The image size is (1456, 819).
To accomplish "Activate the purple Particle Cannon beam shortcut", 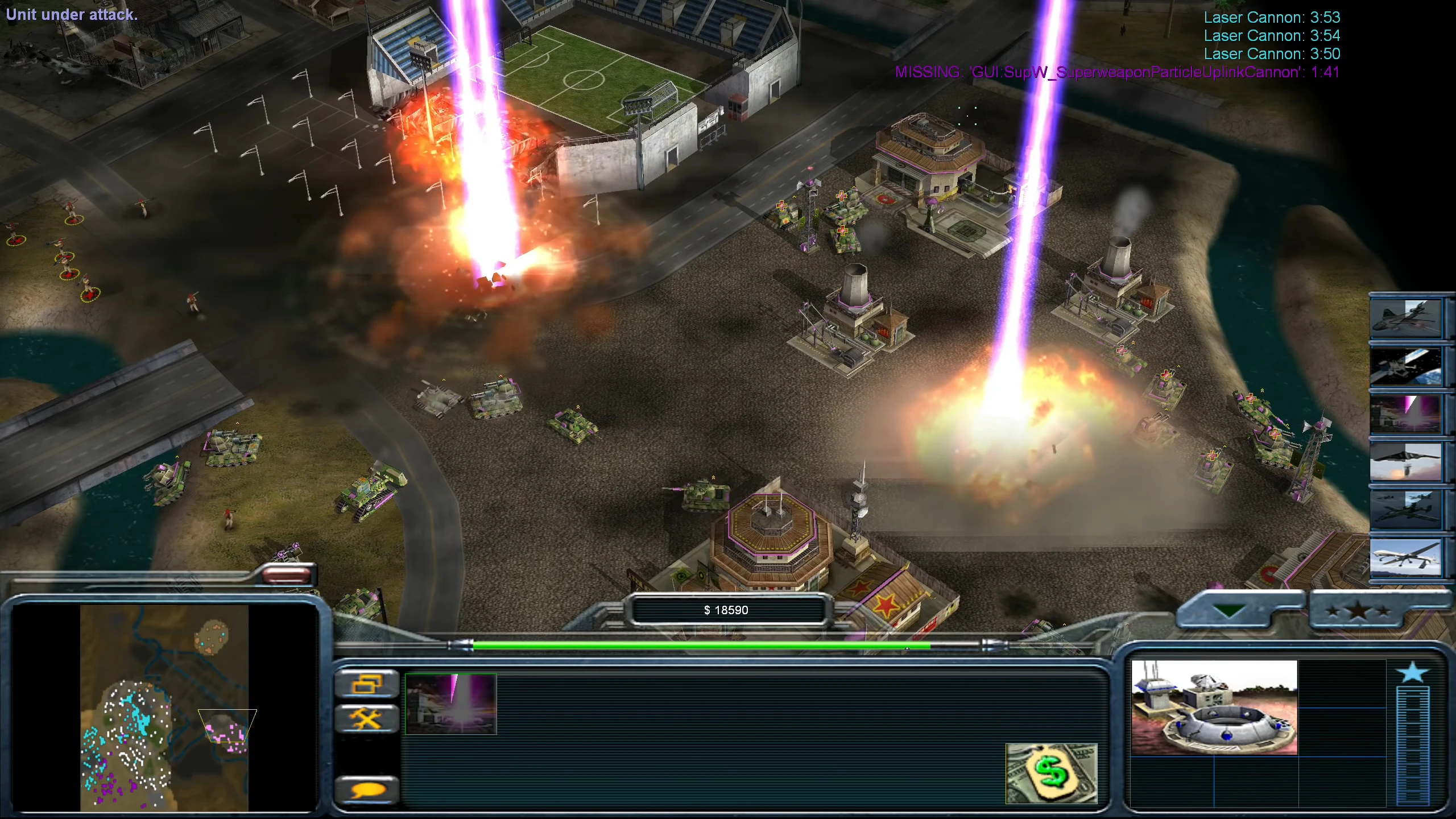I will [1405, 414].
